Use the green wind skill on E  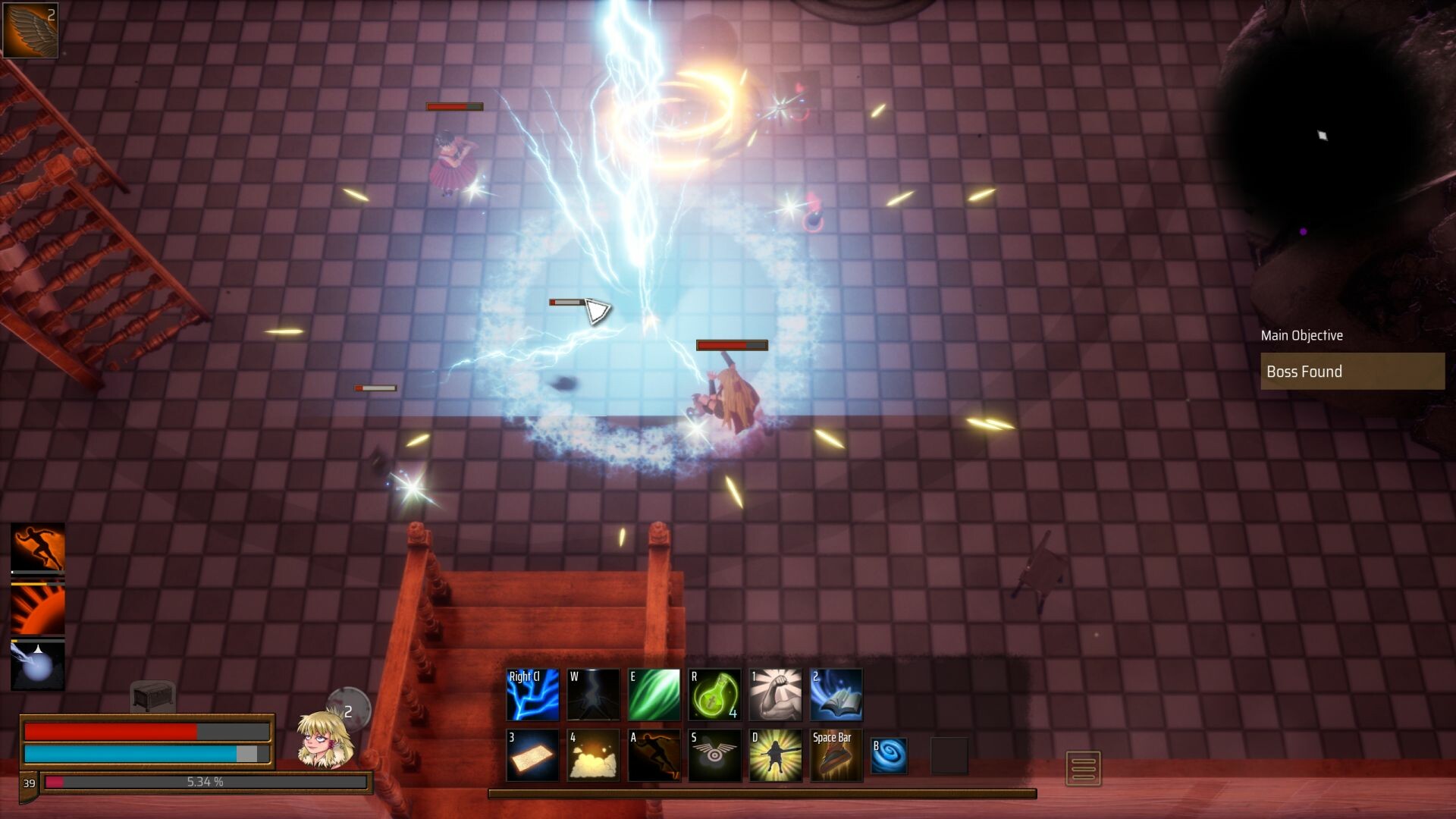coord(654,694)
